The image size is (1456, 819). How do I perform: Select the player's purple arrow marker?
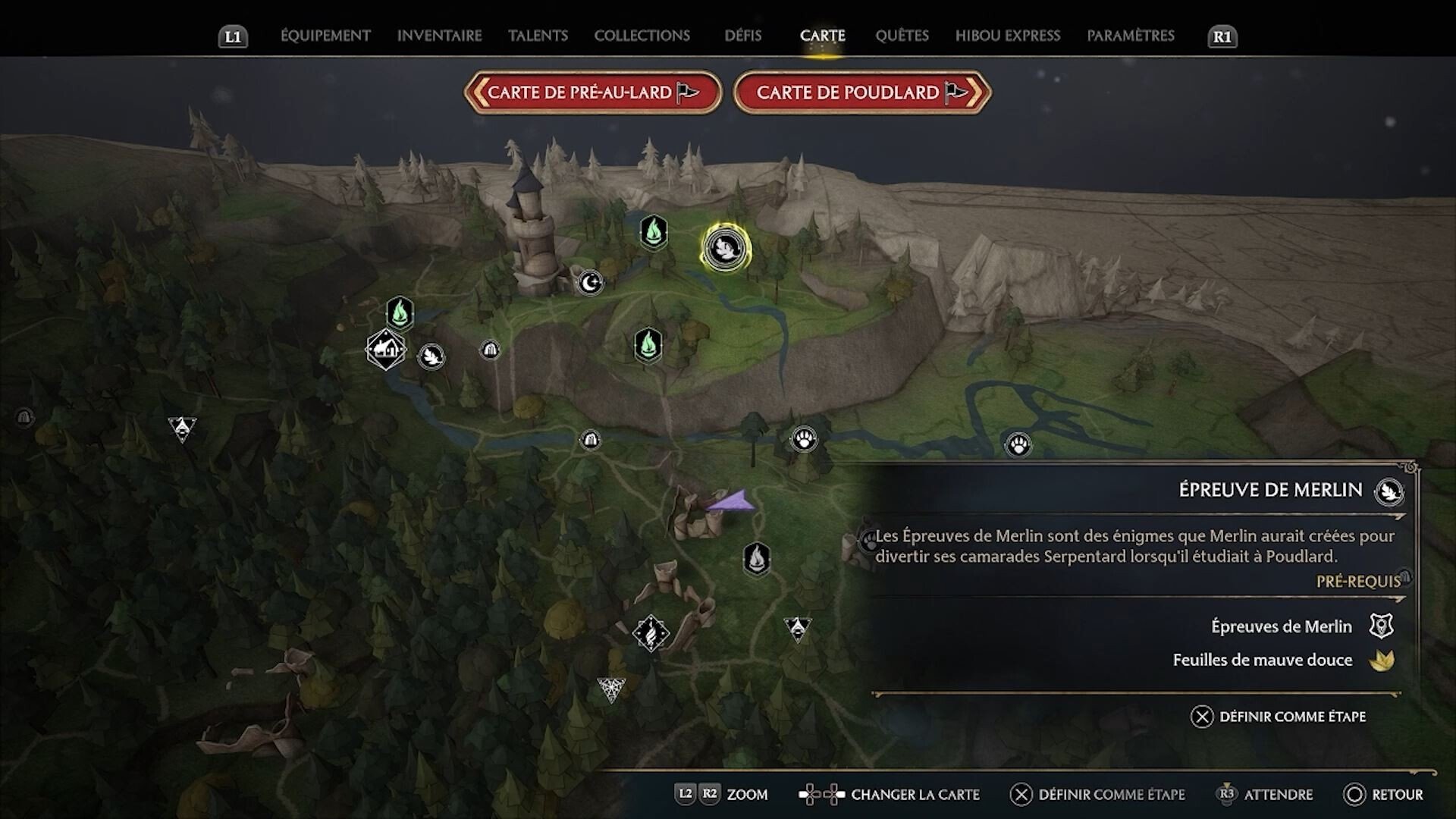point(731,503)
